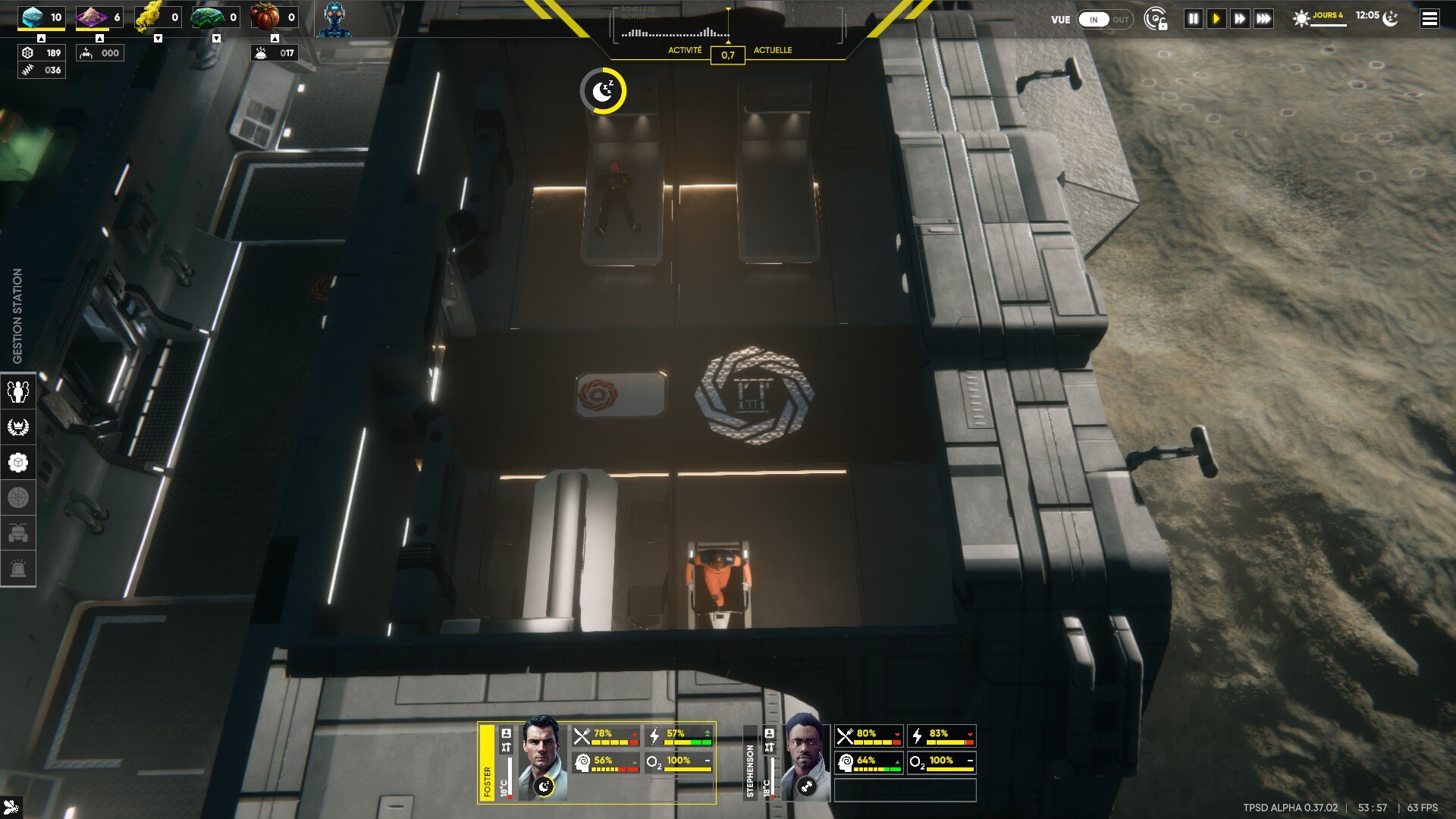1456x819 pixels.
Task: Expand the arrow under the yellow gas resource
Action: tap(158, 39)
